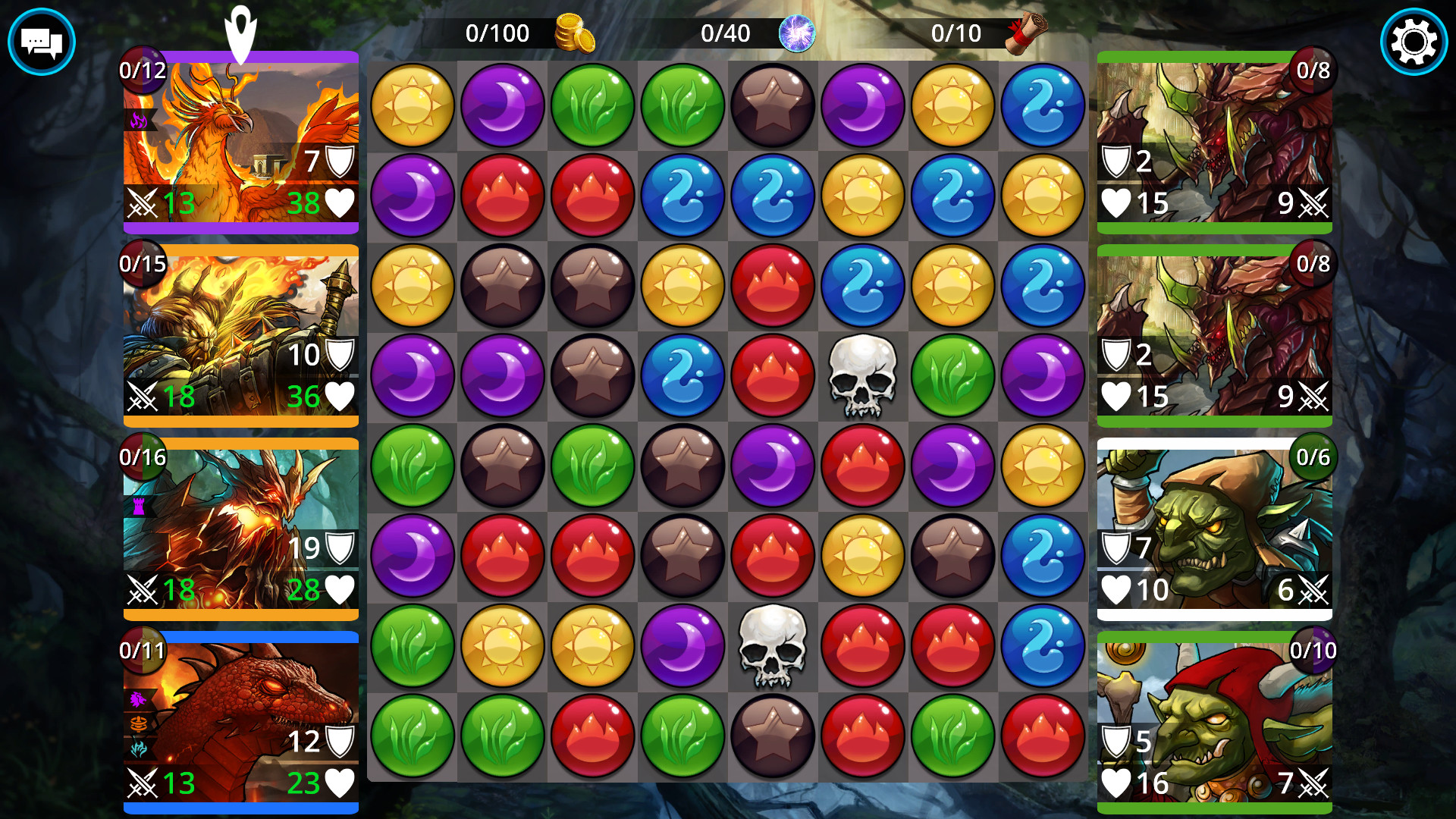The height and width of the screenshot is (819, 1456).
Task: Select the top-right enemy troop card
Action: tap(1215, 140)
